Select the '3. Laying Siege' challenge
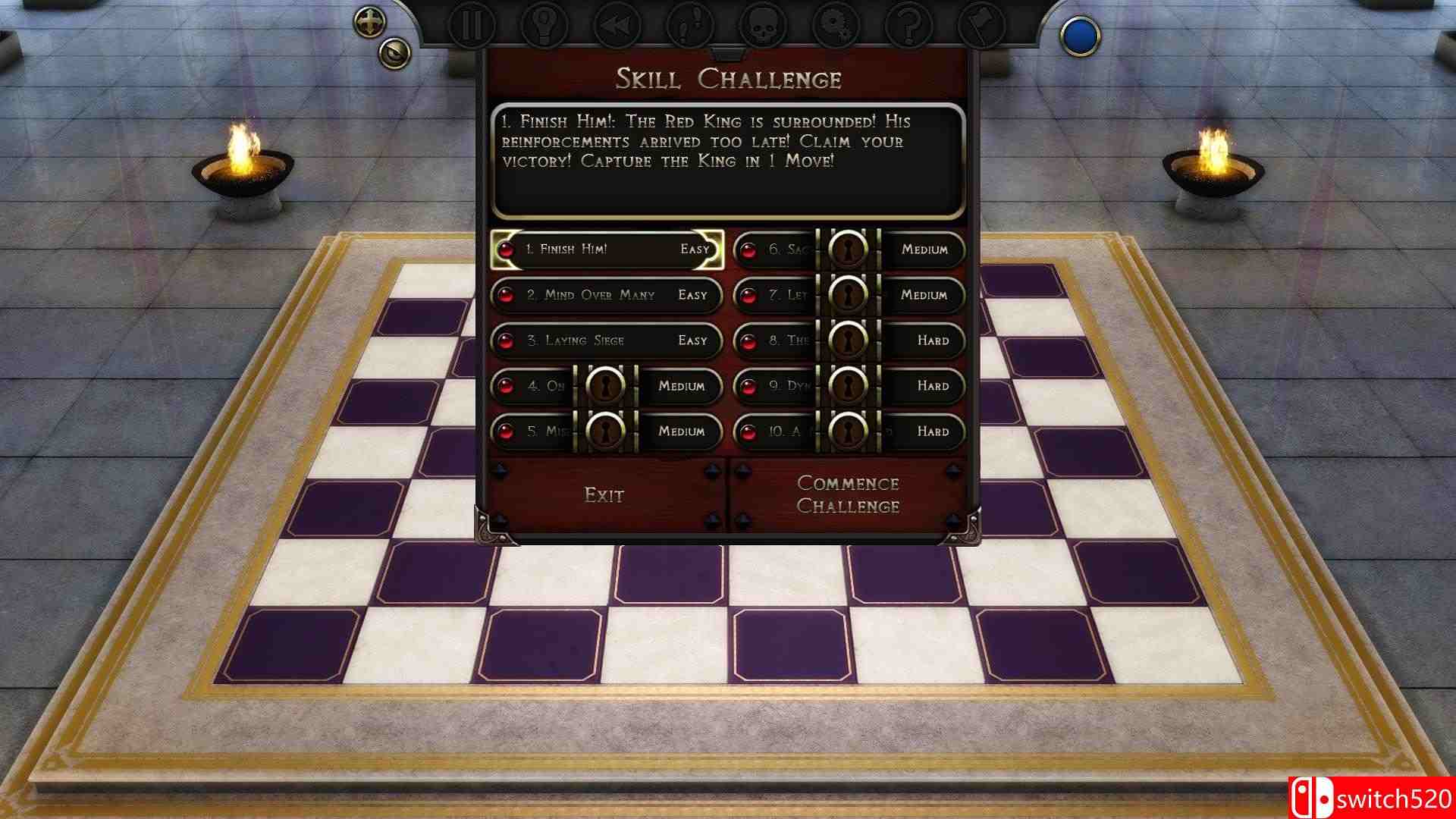Viewport: 1456px width, 819px height. (607, 340)
